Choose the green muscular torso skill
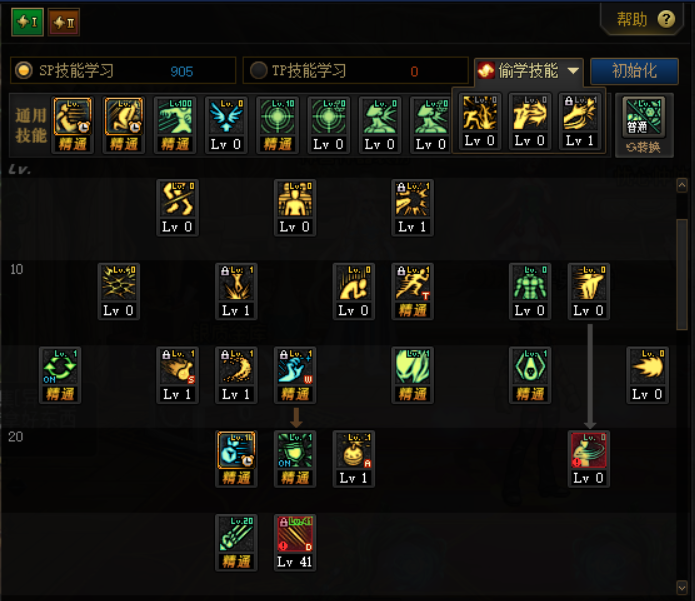 pyautogui.click(x=530, y=285)
